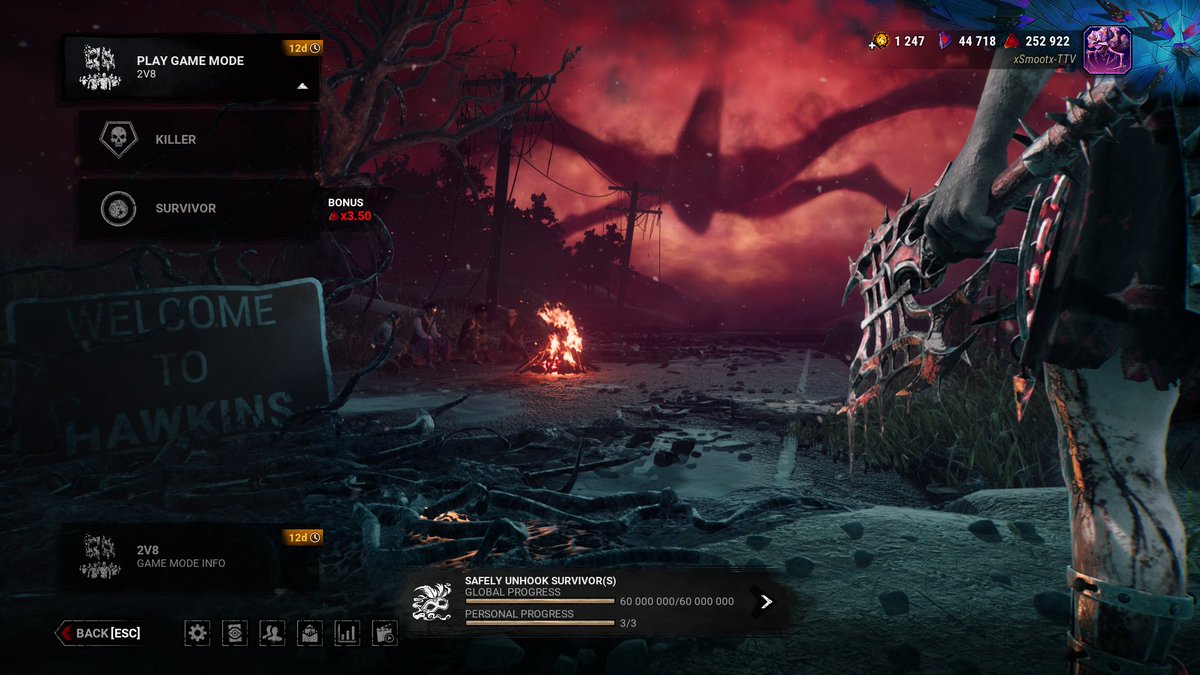
Task: Check the inbox envelope icon
Action: pyautogui.click(x=309, y=633)
